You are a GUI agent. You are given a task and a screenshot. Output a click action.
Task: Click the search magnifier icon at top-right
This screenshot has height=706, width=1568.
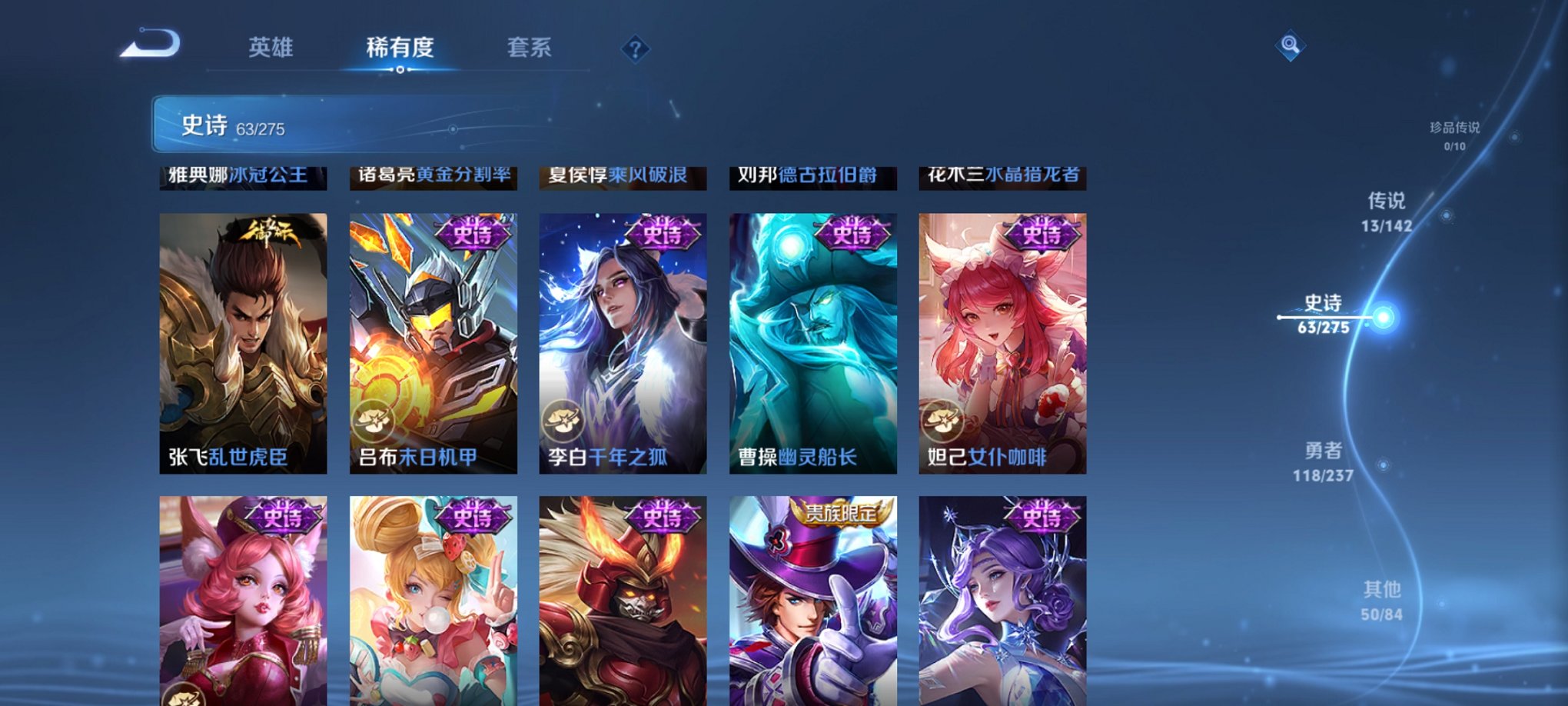(1291, 45)
